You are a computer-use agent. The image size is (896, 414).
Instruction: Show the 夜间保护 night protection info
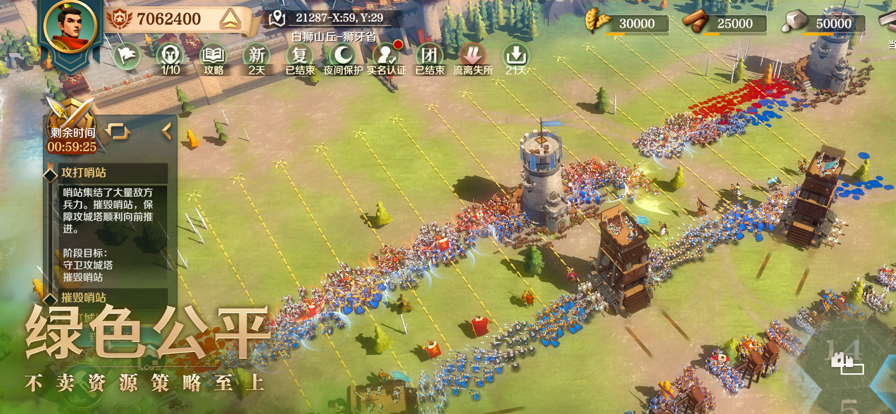click(343, 56)
